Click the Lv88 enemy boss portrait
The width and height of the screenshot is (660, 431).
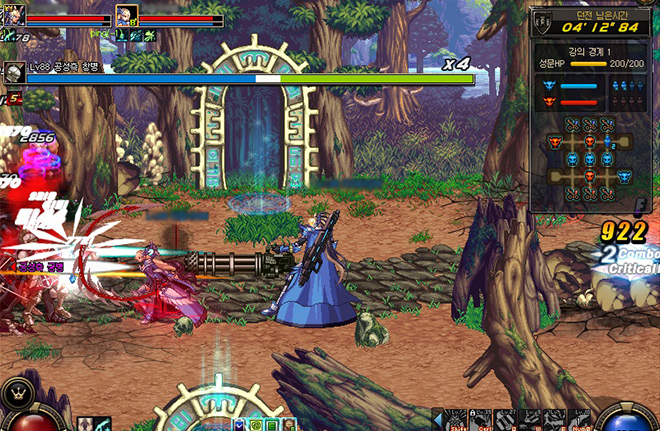[x=14, y=71]
